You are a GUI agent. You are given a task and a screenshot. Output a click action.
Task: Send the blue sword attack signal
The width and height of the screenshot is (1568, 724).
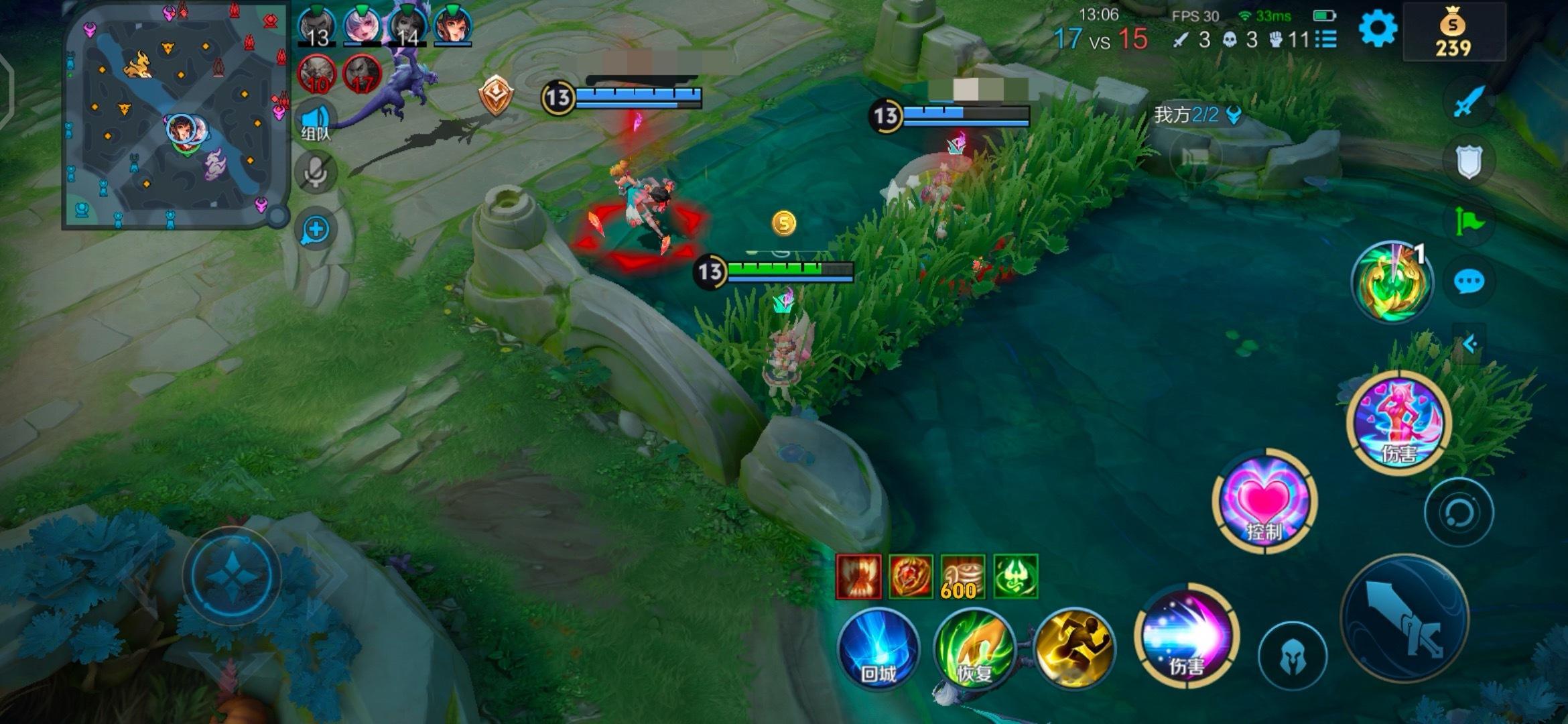click(x=1468, y=102)
